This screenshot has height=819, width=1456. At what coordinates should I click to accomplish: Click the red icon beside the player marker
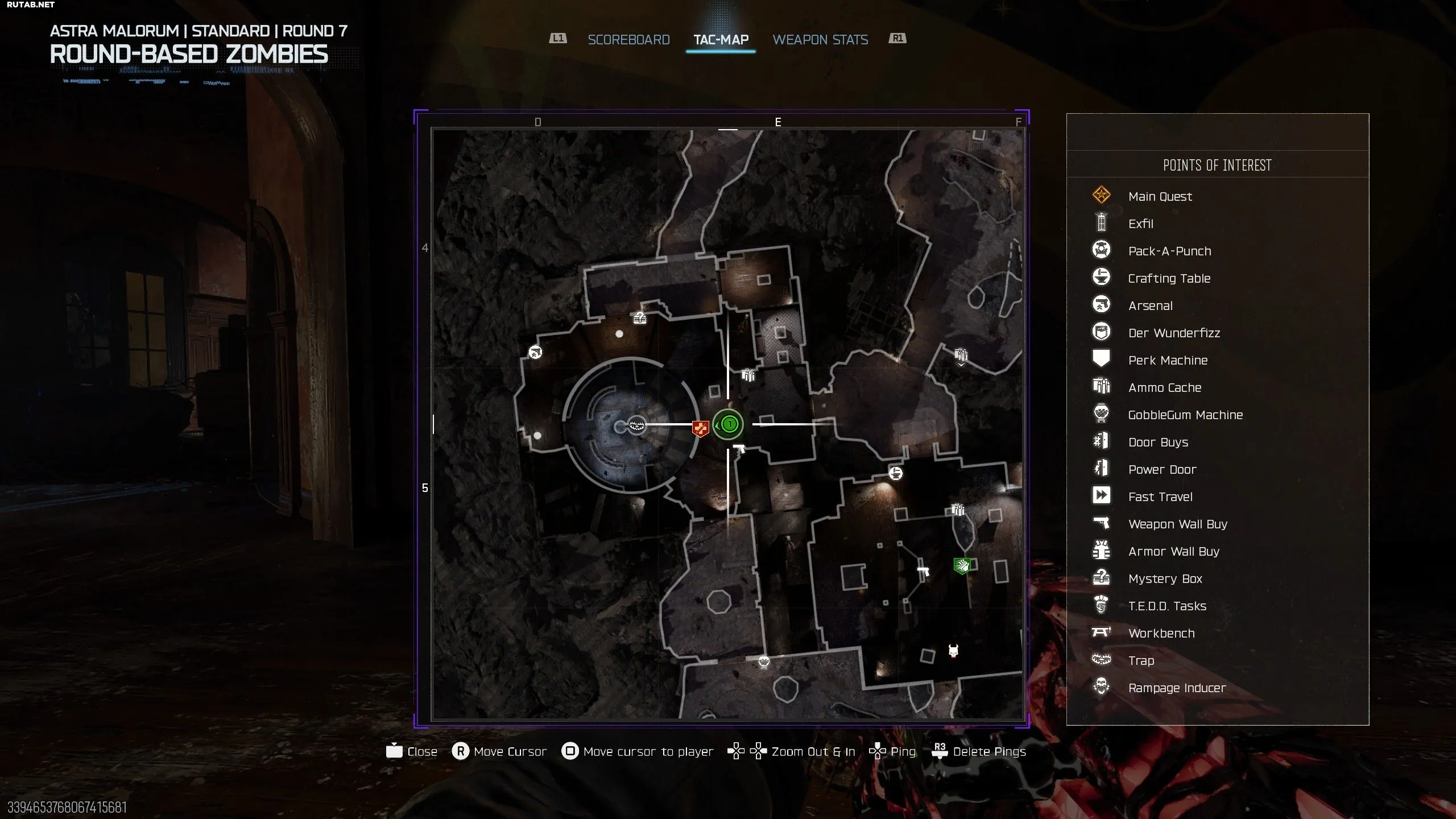pos(700,428)
